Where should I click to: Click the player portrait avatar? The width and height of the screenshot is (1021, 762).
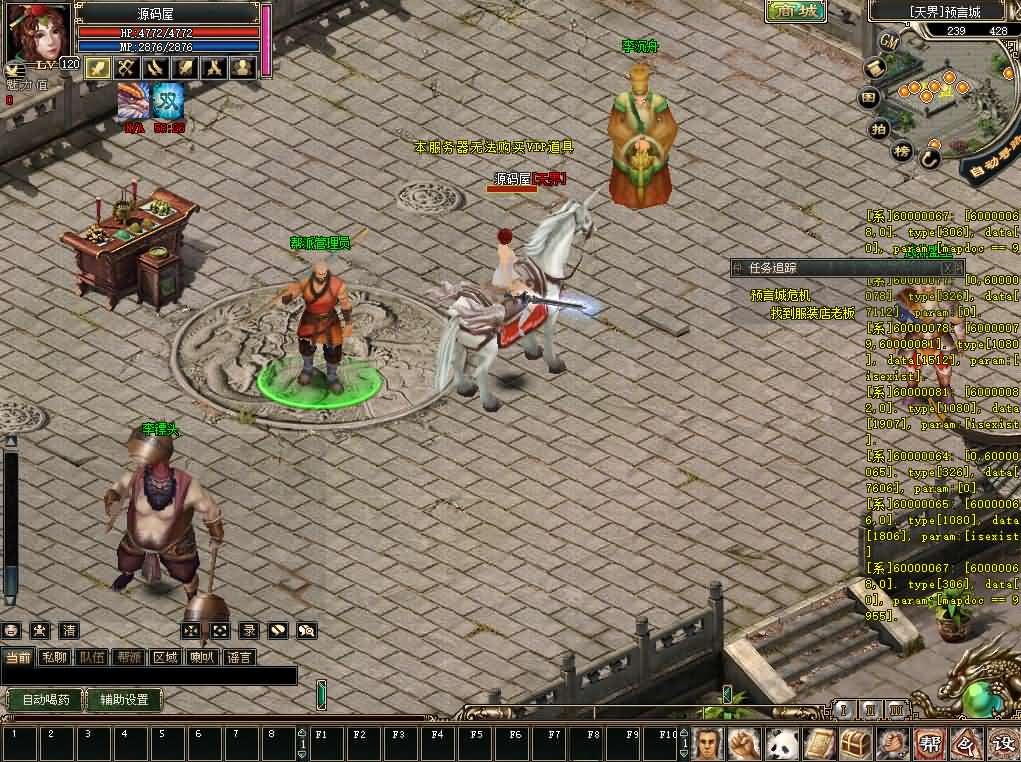coord(38,32)
